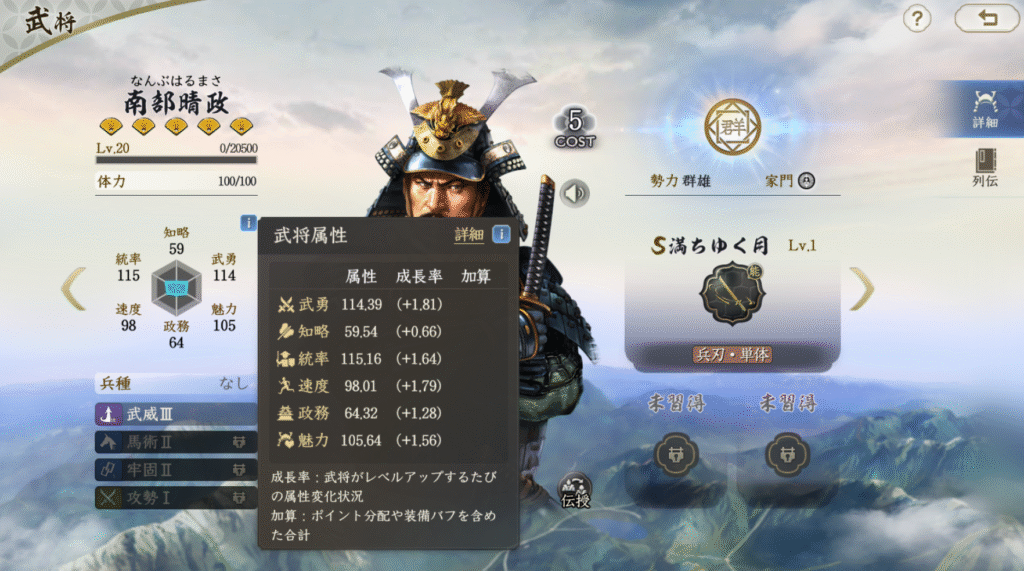
Task: Play the general's voice speaker icon
Action: pos(575,192)
